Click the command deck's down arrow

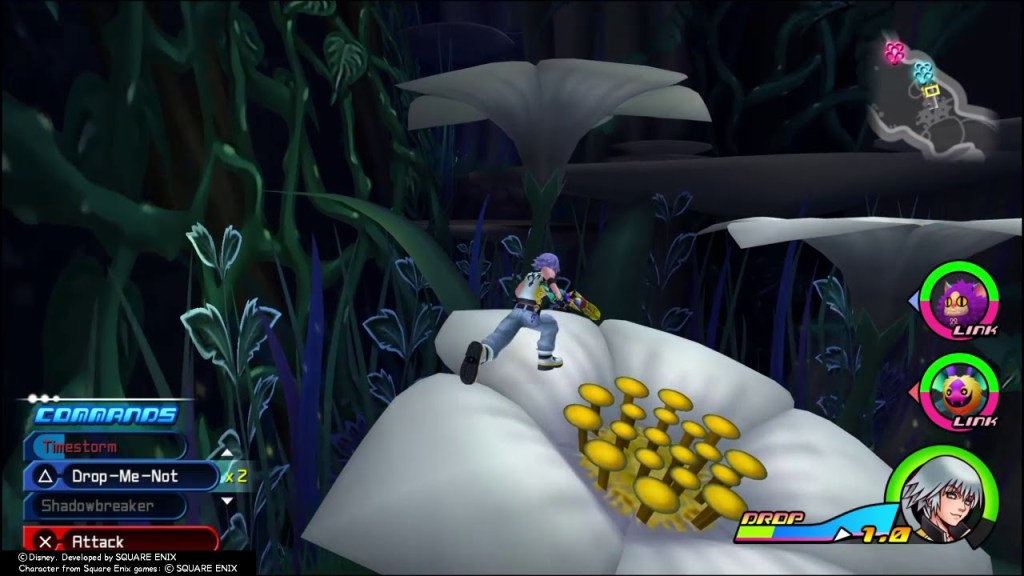[x=227, y=501]
